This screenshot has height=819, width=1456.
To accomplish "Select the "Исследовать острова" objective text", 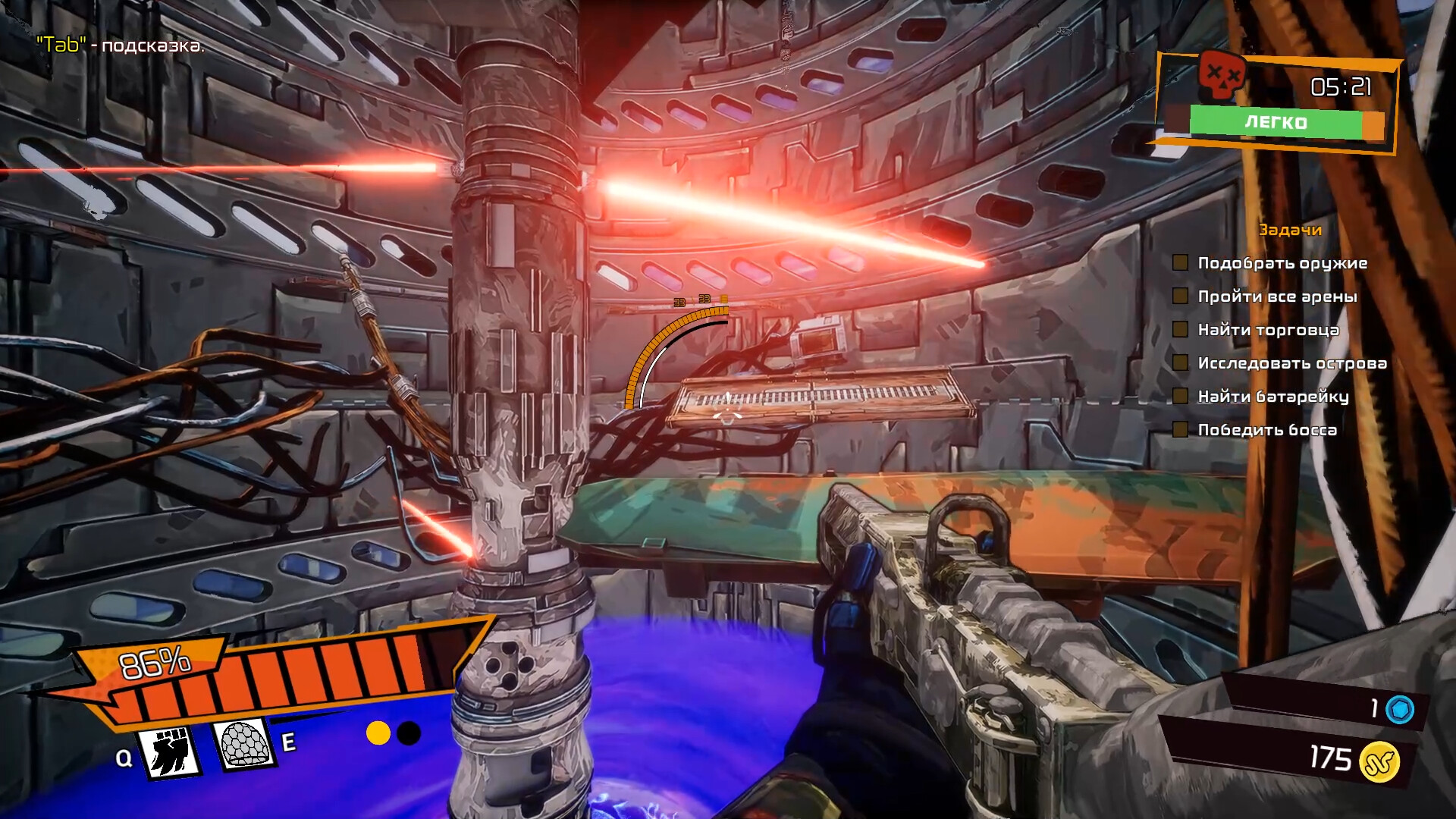I will 1291,363.
